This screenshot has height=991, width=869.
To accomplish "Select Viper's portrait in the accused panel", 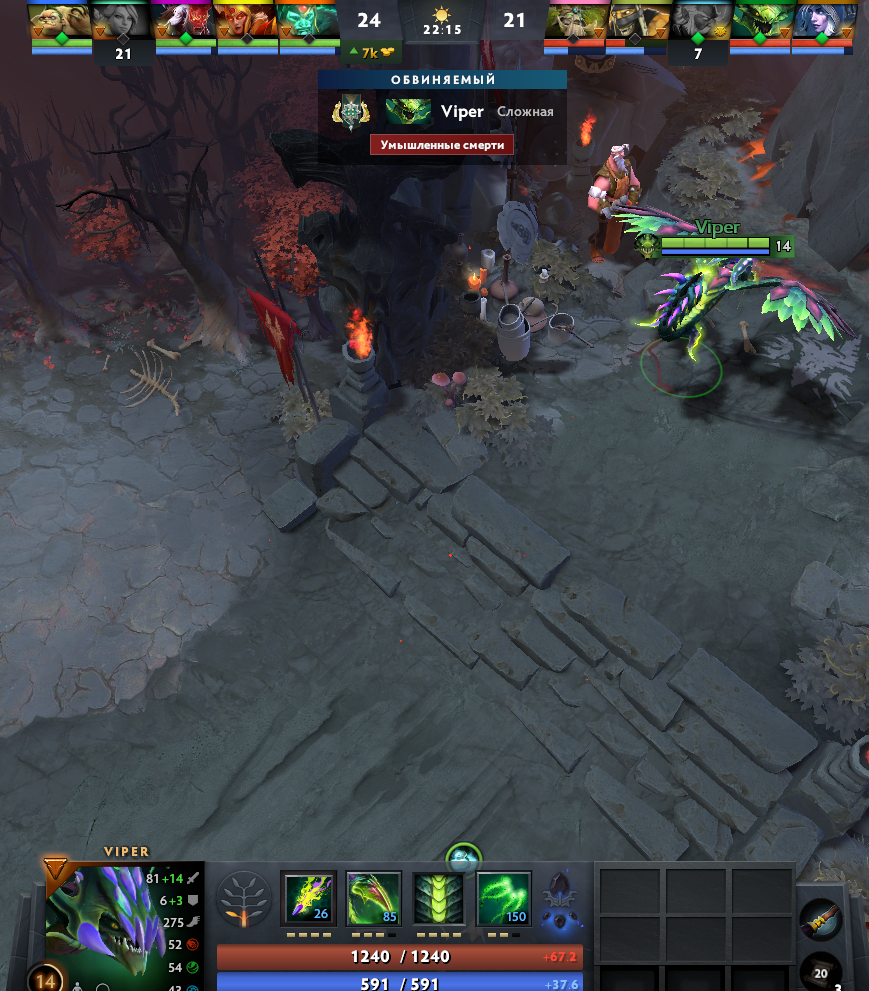I will coord(408,112).
